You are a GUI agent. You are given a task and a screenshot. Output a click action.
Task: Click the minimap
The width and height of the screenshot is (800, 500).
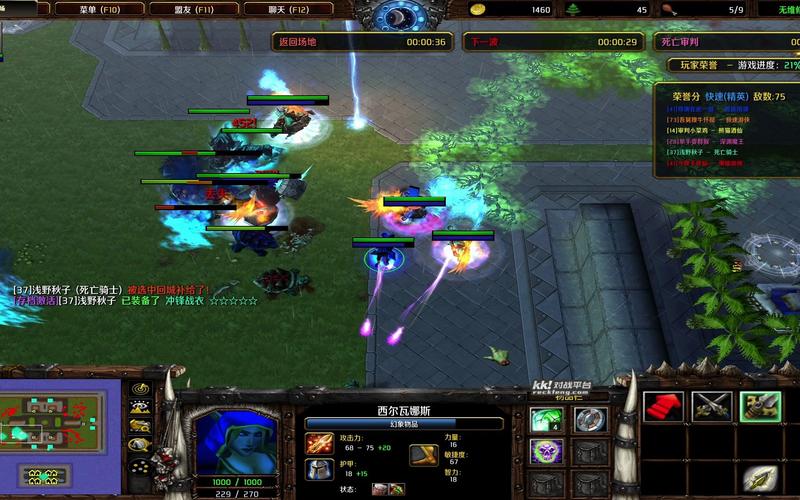[x=54, y=419]
